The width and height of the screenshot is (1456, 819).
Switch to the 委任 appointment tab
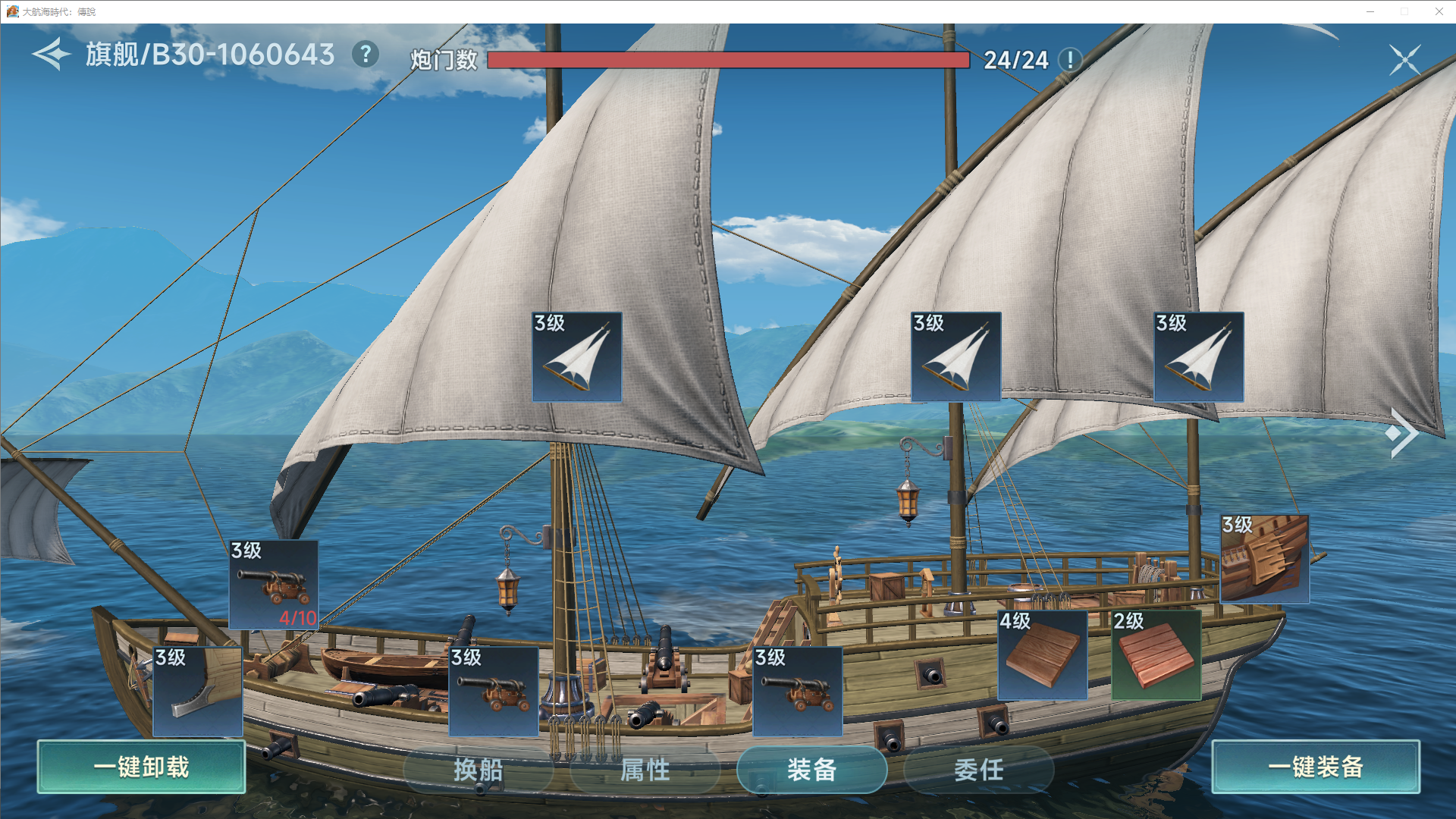point(978,770)
